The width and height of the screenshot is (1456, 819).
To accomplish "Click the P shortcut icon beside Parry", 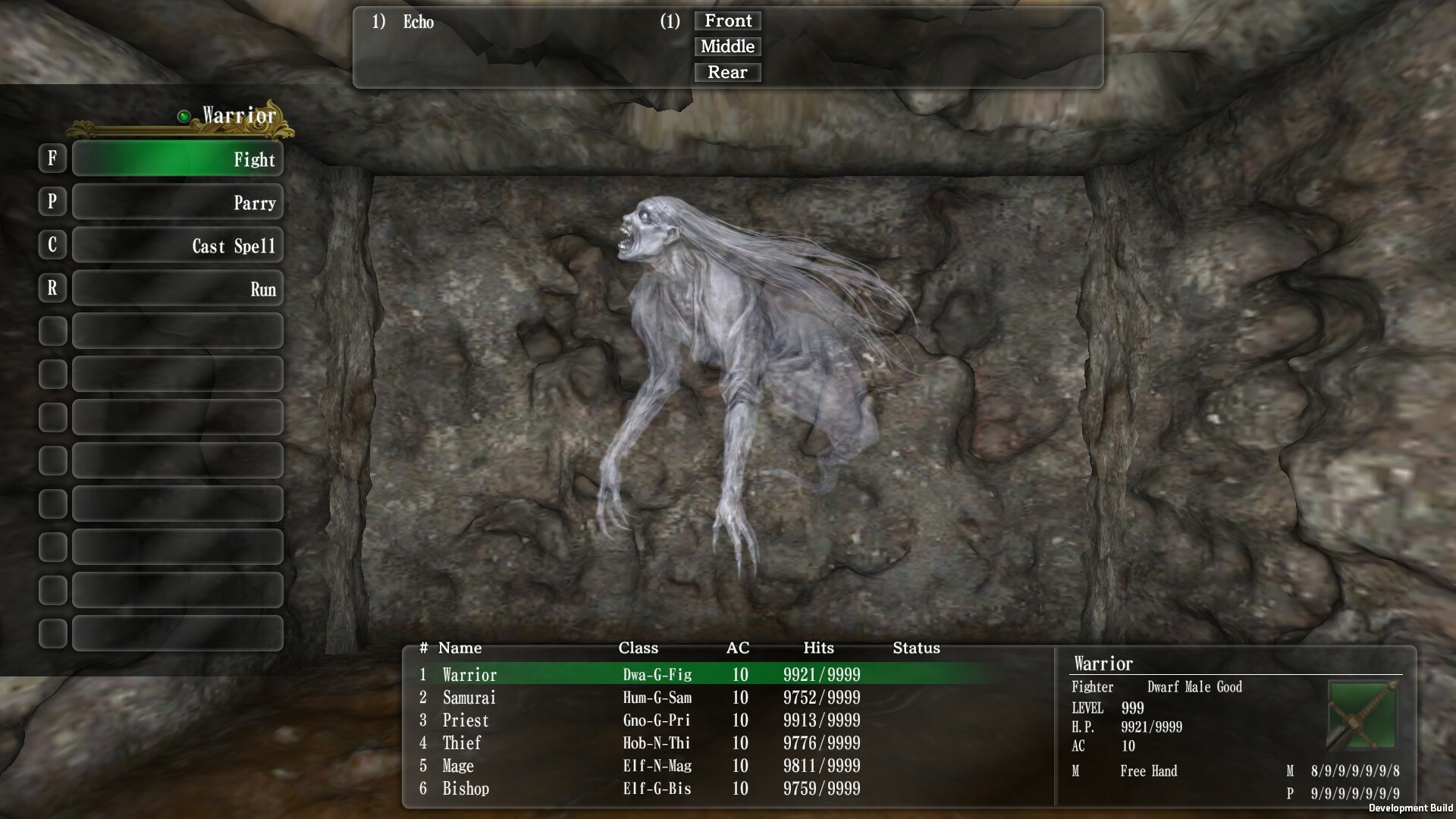I will [52, 202].
